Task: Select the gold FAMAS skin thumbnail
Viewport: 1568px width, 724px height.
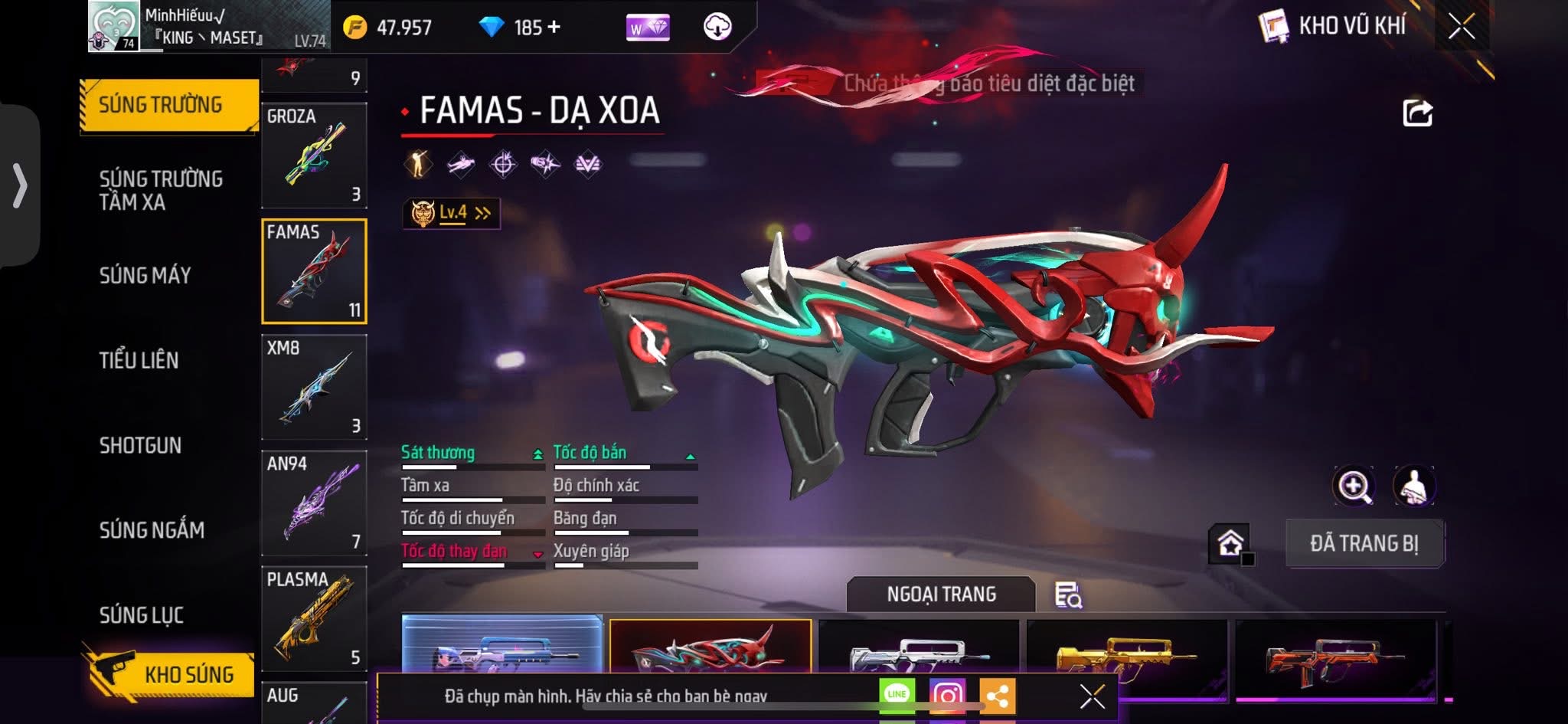Action: point(1125,655)
